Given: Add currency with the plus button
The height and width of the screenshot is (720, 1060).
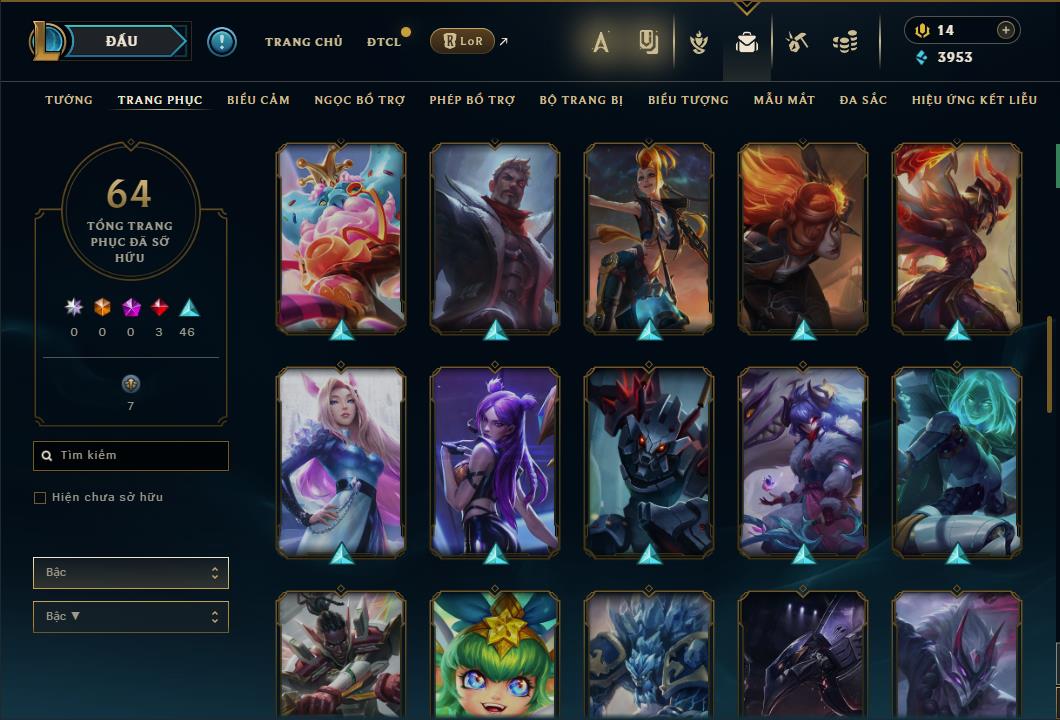Looking at the screenshot, I should (1005, 30).
